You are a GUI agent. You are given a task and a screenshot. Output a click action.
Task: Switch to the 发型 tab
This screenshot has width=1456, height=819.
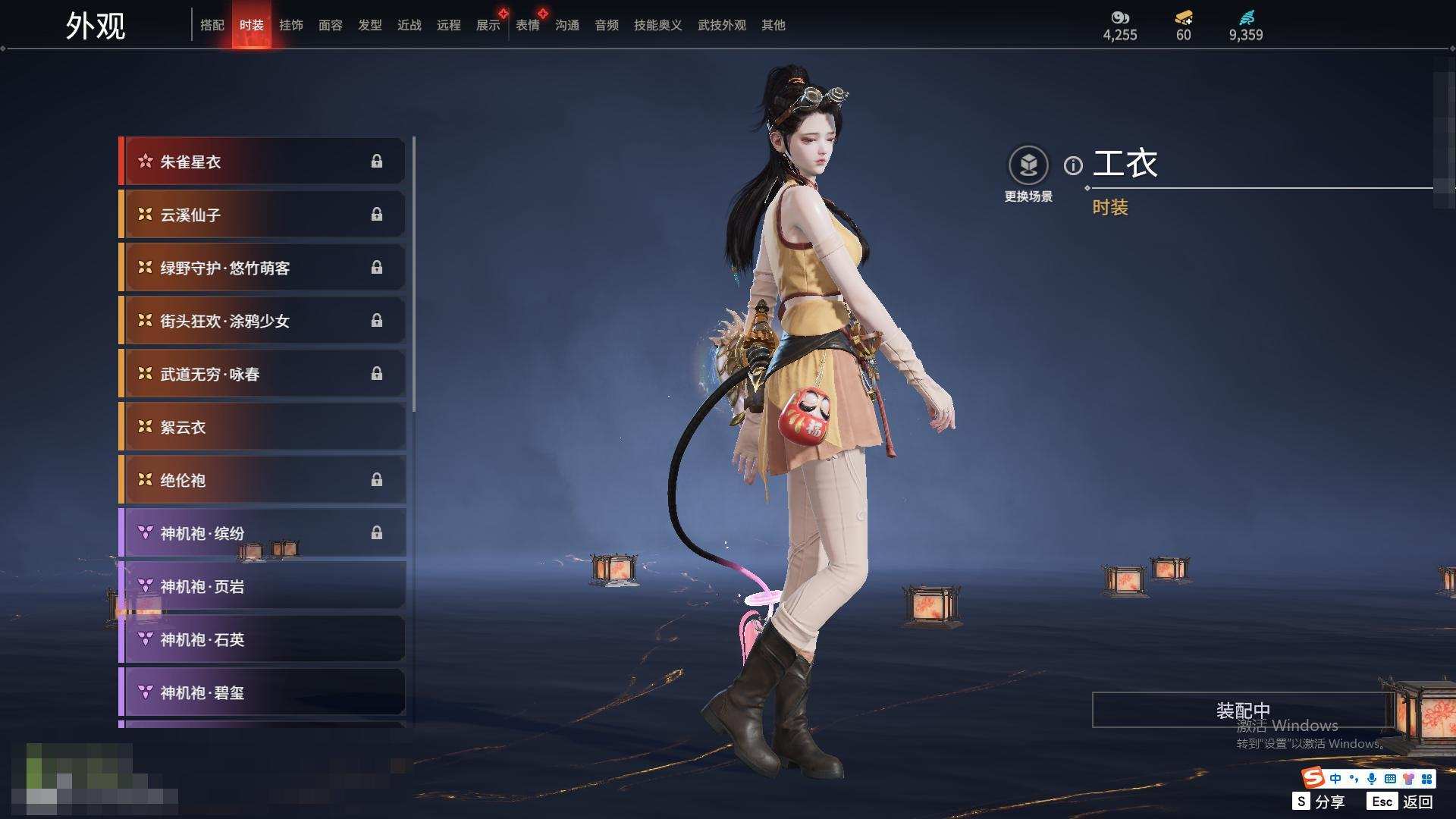click(370, 25)
